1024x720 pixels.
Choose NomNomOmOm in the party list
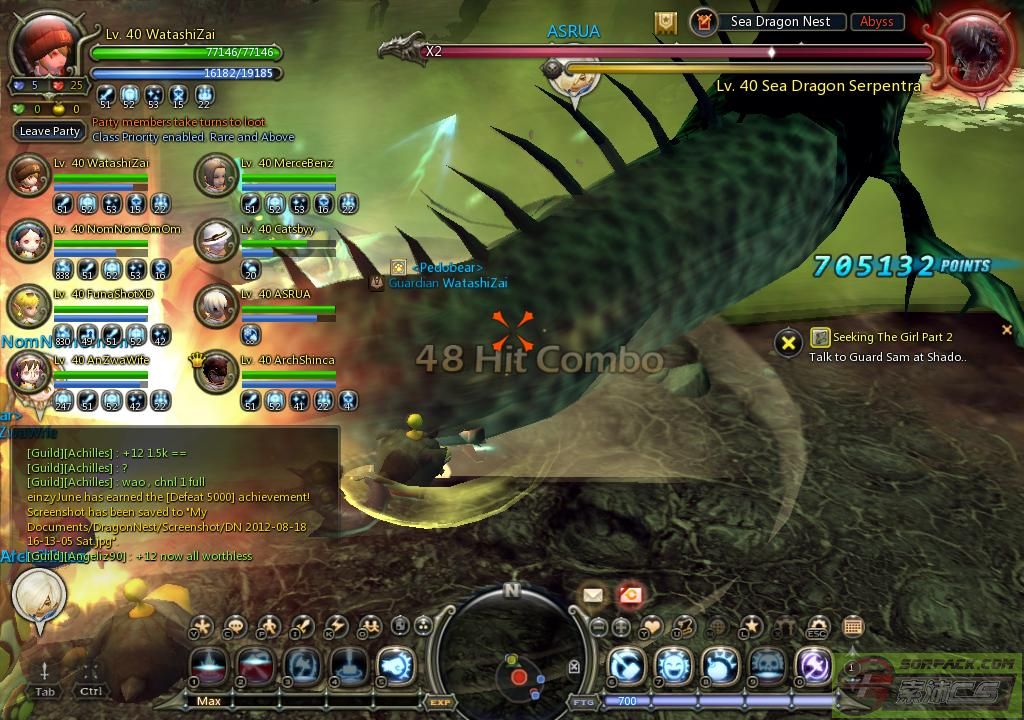pos(28,241)
